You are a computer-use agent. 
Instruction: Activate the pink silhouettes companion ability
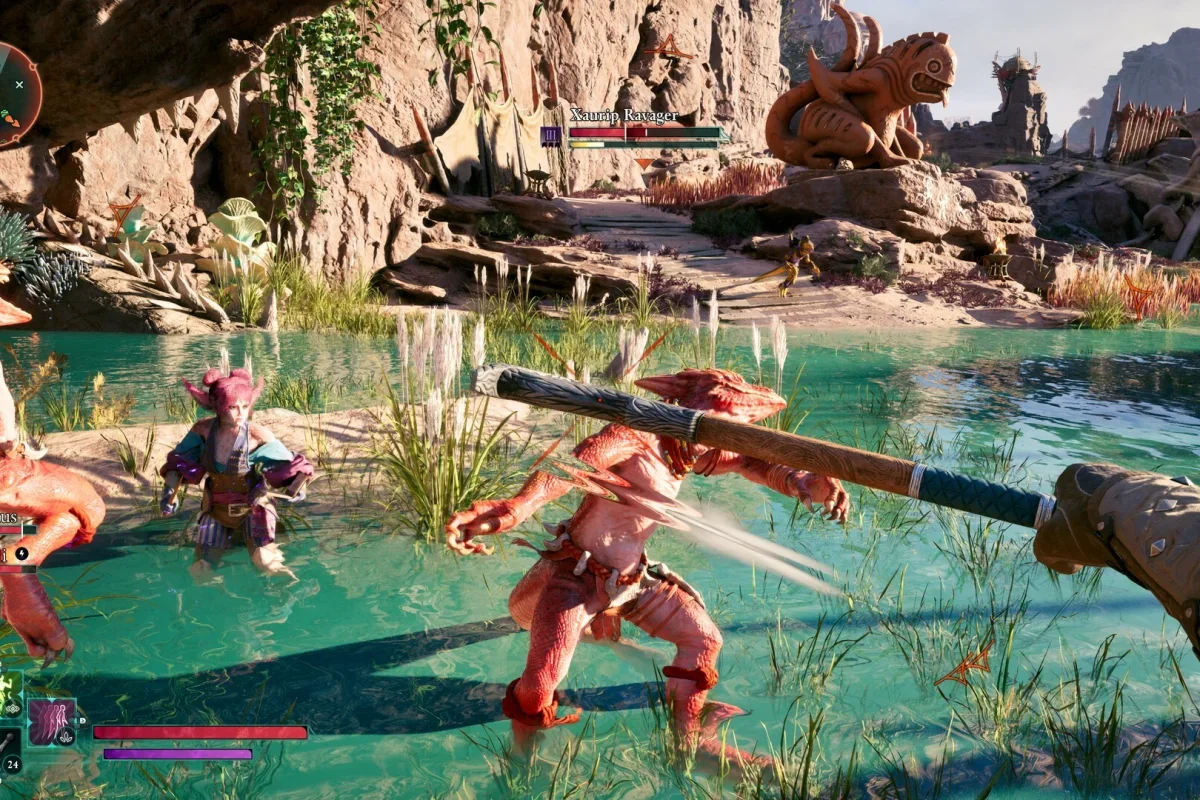click(x=51, y=722)
